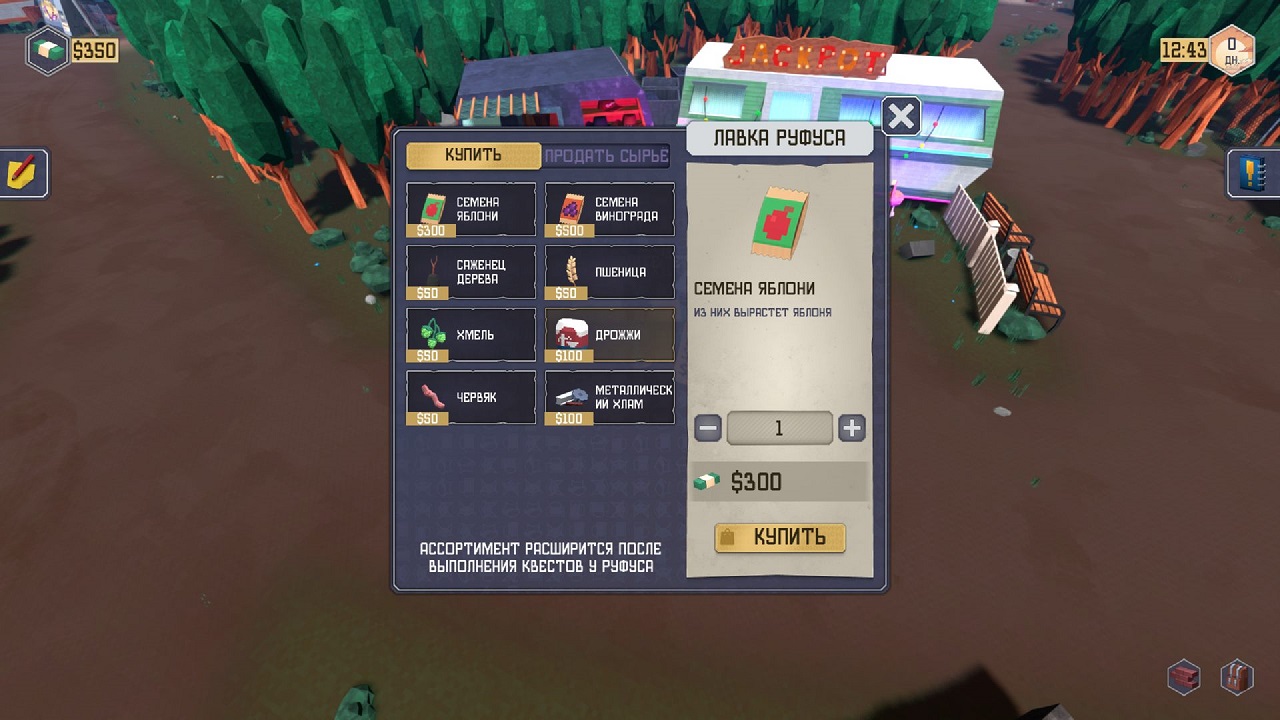
Task: Pick the Саженец дерева item
Action: tap(471, 272)
